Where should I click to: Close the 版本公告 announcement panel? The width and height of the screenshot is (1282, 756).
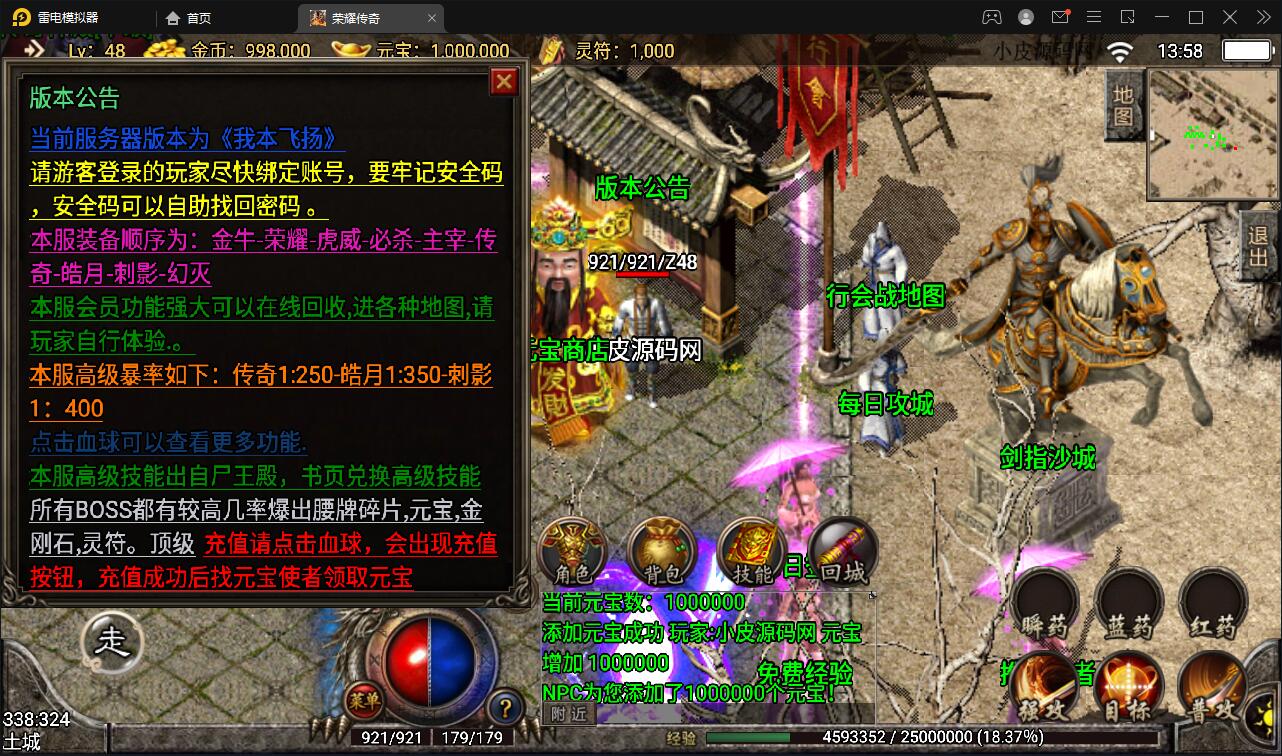(504, 81)
